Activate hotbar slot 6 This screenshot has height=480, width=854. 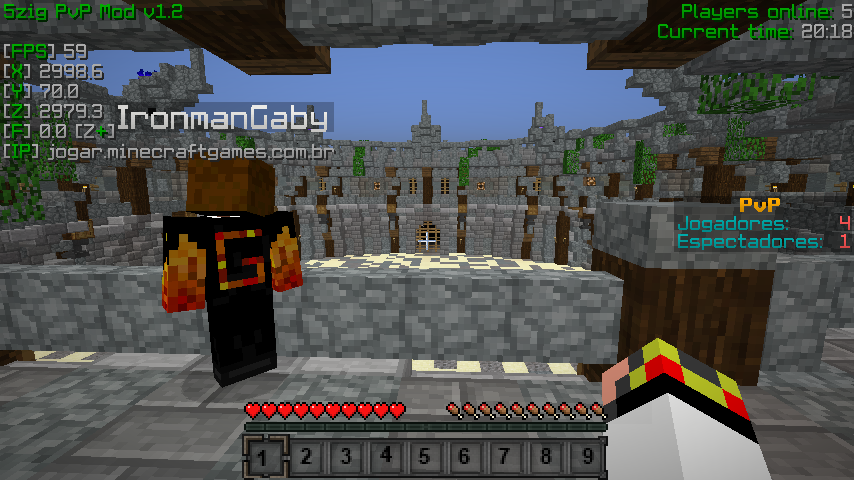pyautogui.click(x=465, y=458)
